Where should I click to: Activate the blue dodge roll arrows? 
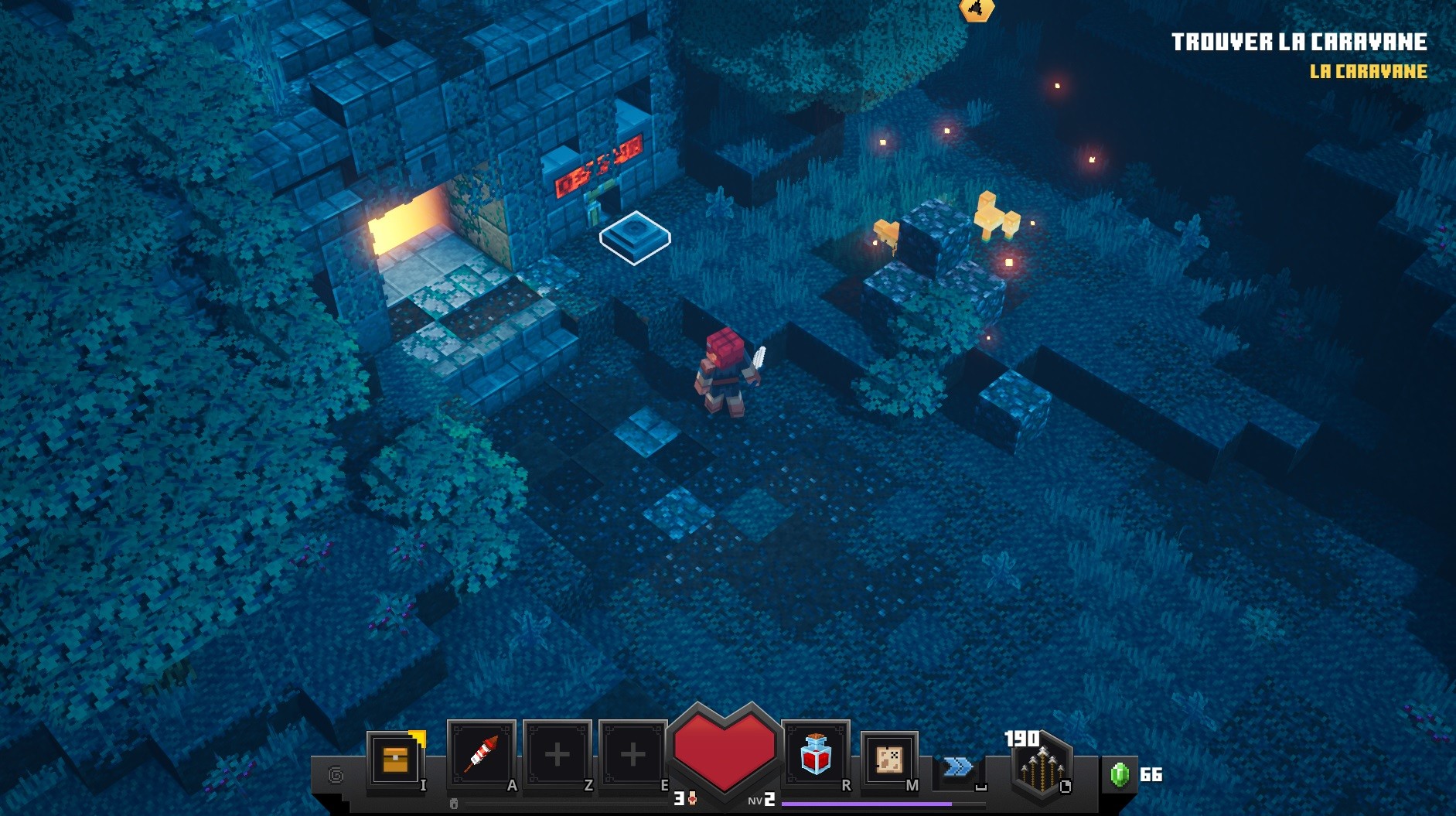click(957, 766)
